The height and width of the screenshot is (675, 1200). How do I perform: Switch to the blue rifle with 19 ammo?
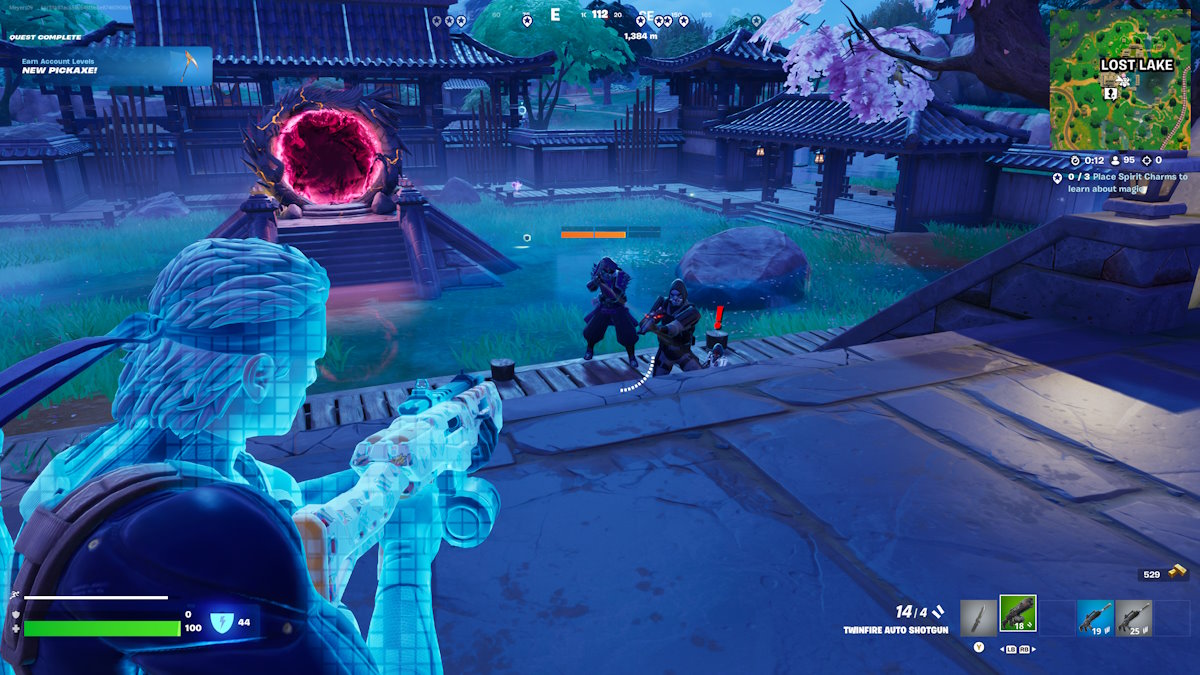point(1094,617)
